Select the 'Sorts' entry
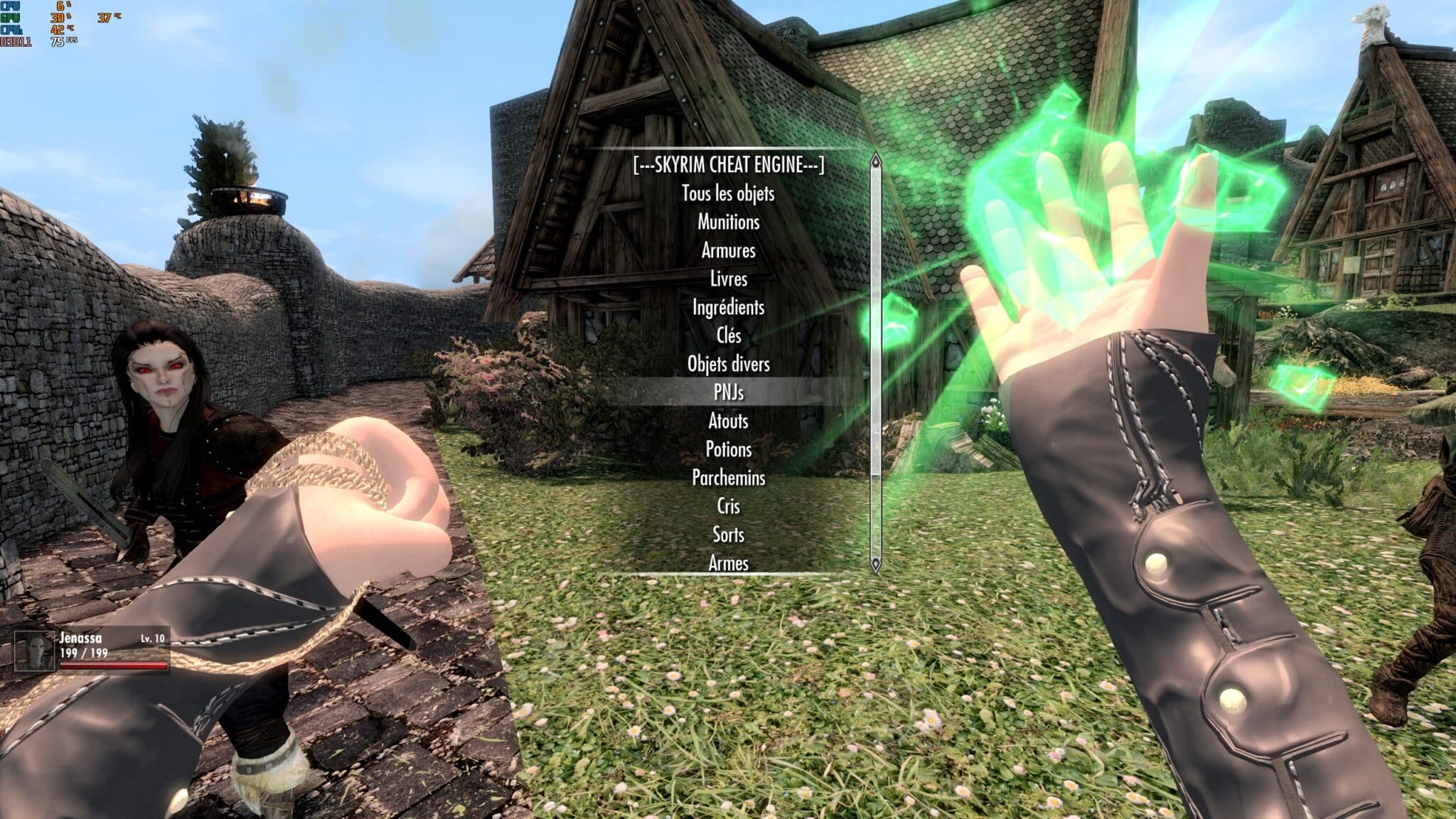The image size is (1456, 819). (728, 535)
